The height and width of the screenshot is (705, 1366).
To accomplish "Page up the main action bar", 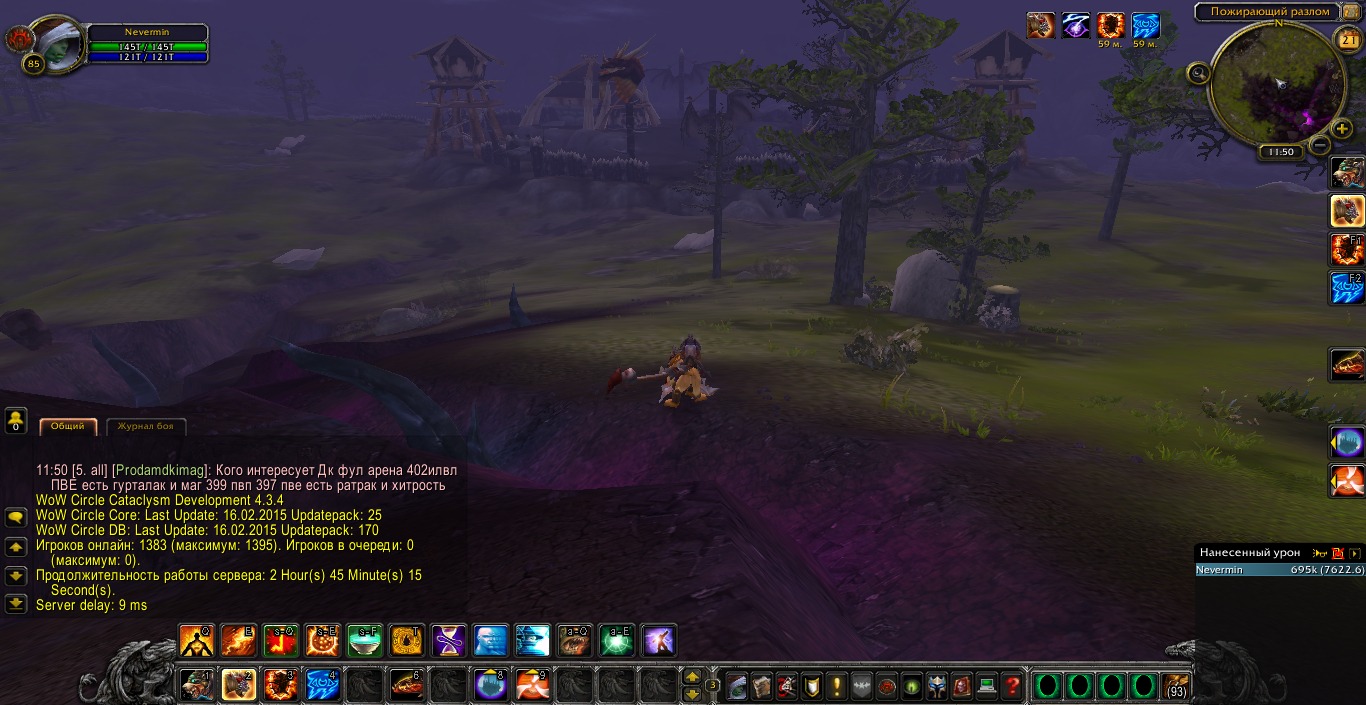I will pyautogui.click(x=691, y=677).
